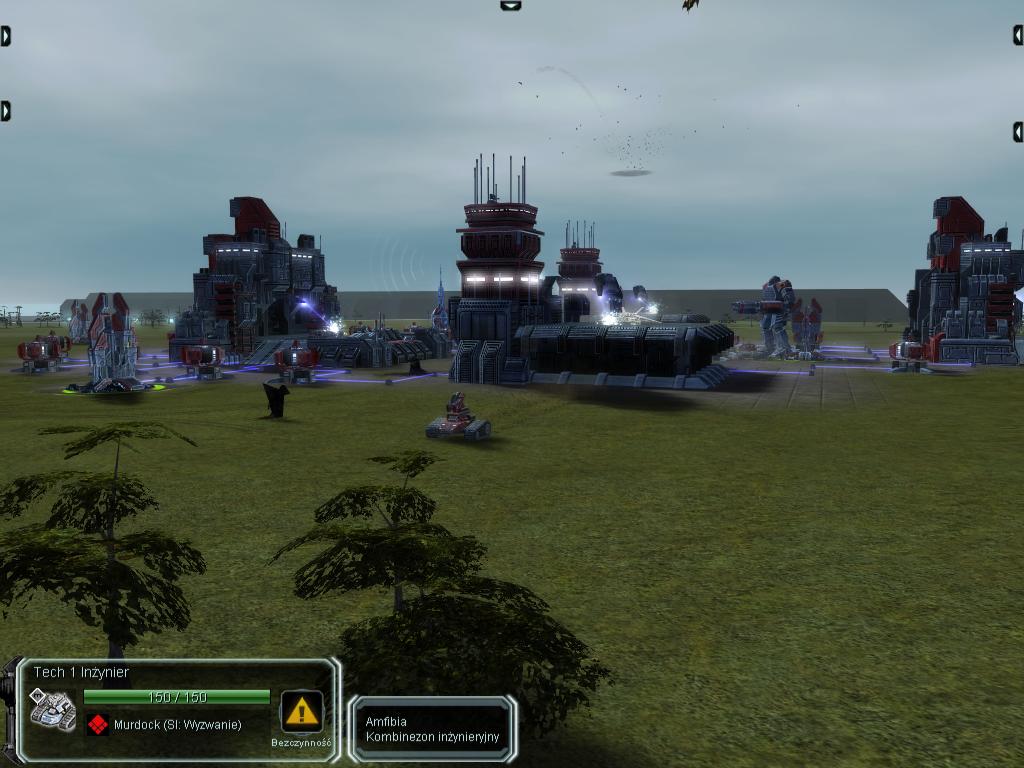Click the red faction emblem beside Murdock
This screenshot has width=1024, height=768.
(97, 724)
